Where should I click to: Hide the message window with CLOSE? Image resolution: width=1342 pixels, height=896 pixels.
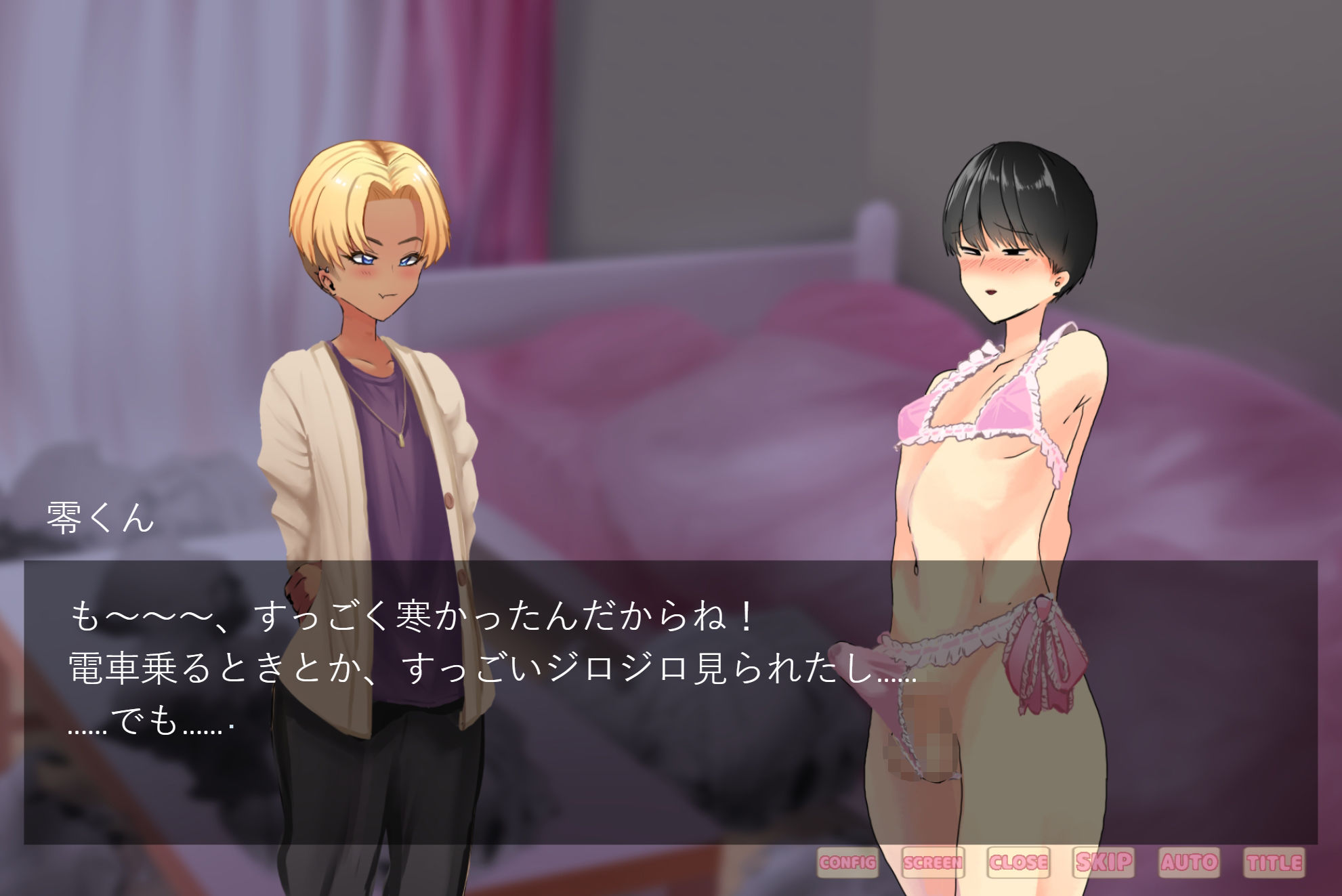(1020, 863)
